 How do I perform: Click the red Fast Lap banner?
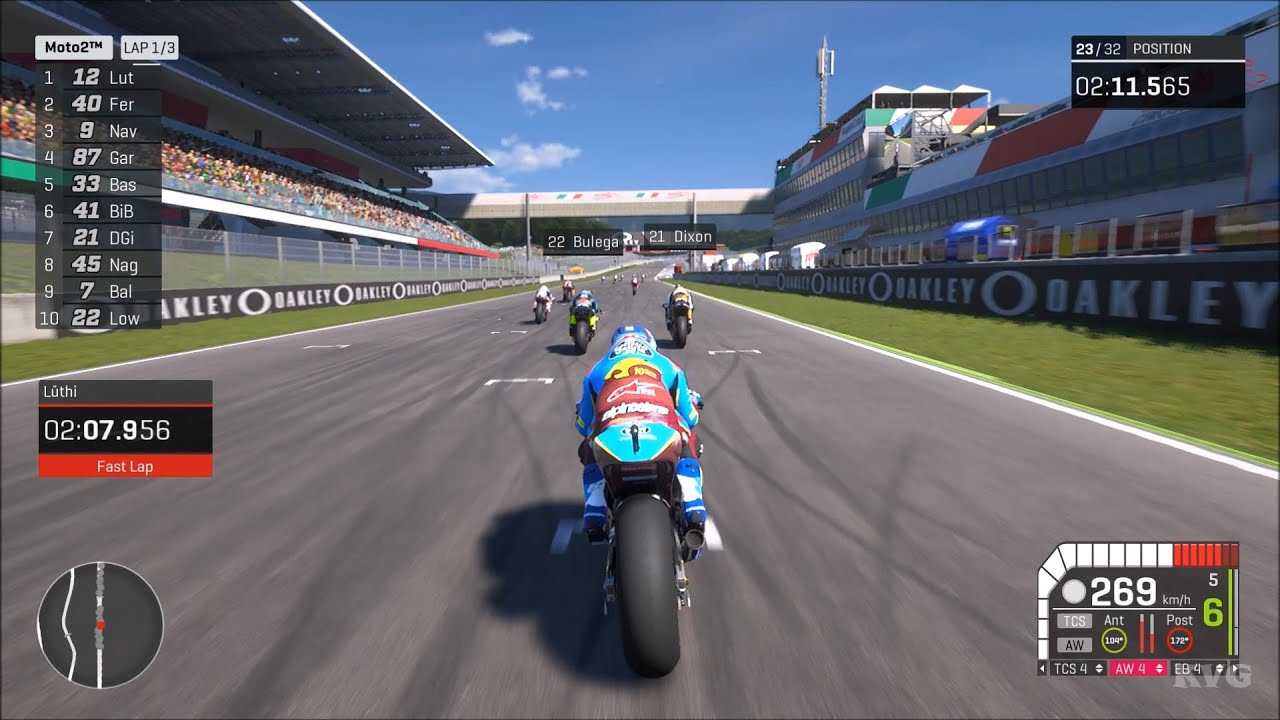(x=125, y=466)
